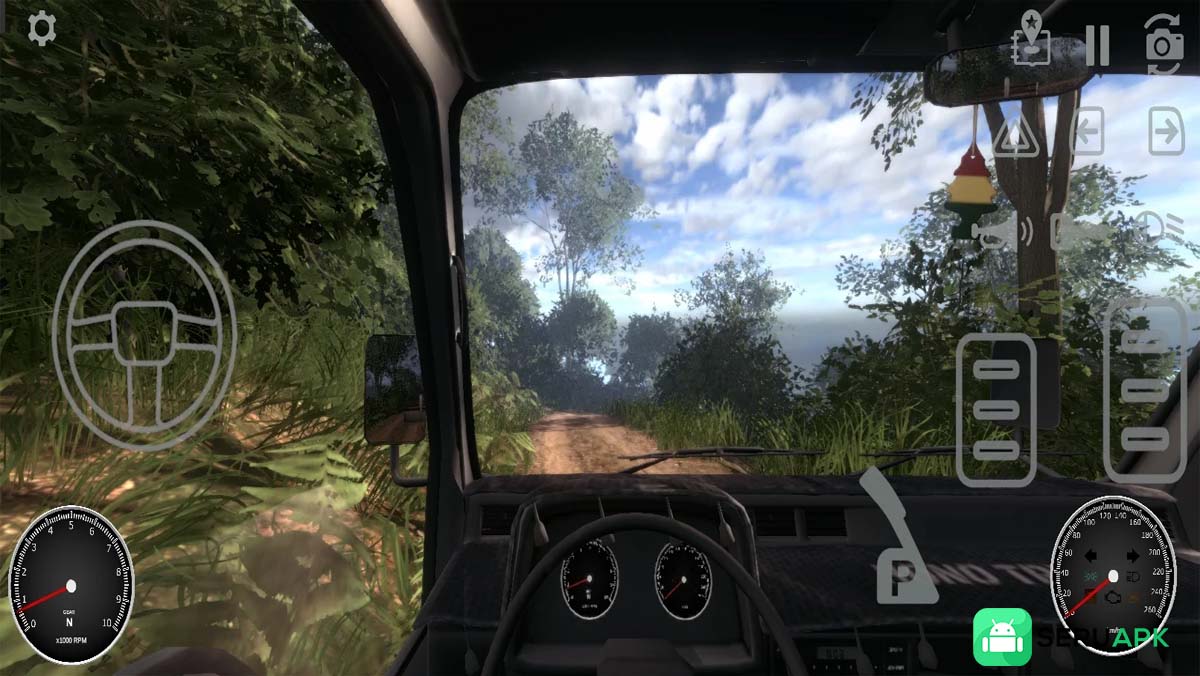The height and width of the screenshot is (676, 1200).
Task: Switch the camera view
Action: tap(1163, 45)
